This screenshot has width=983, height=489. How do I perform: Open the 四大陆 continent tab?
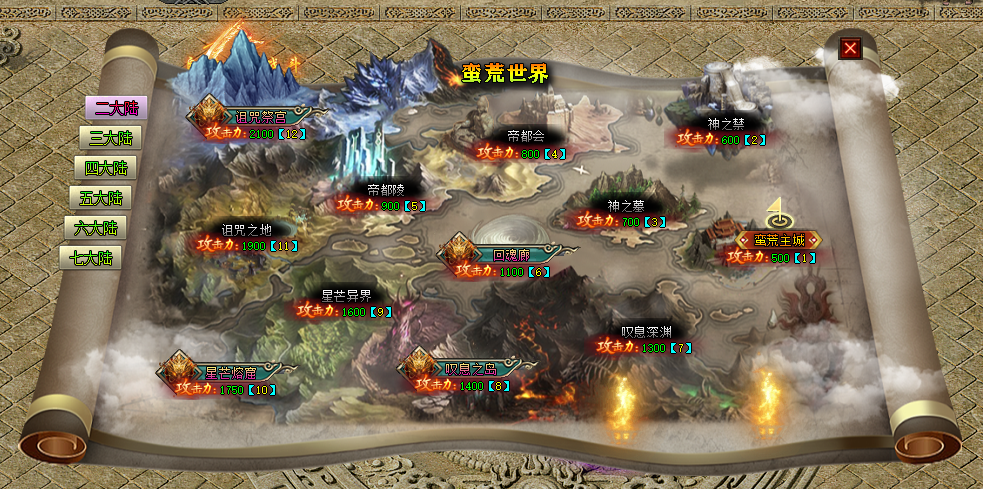point(105,168)
